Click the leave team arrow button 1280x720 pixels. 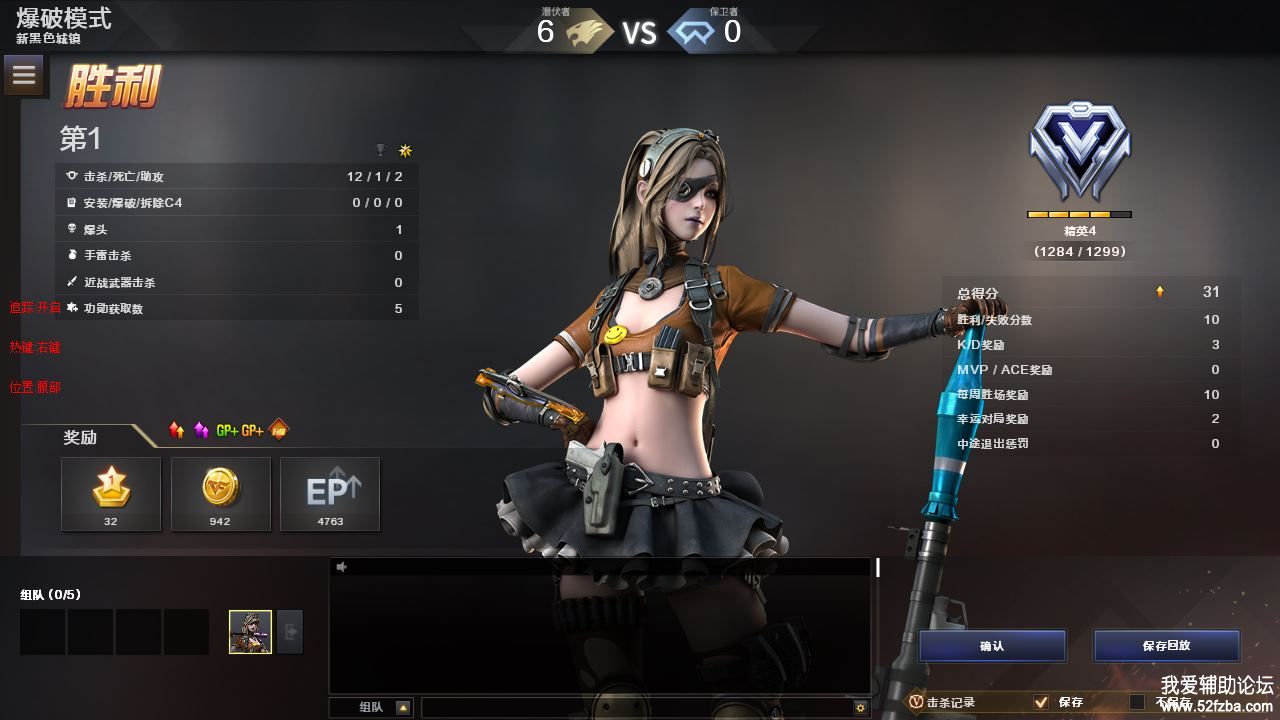tap(290, 632)
